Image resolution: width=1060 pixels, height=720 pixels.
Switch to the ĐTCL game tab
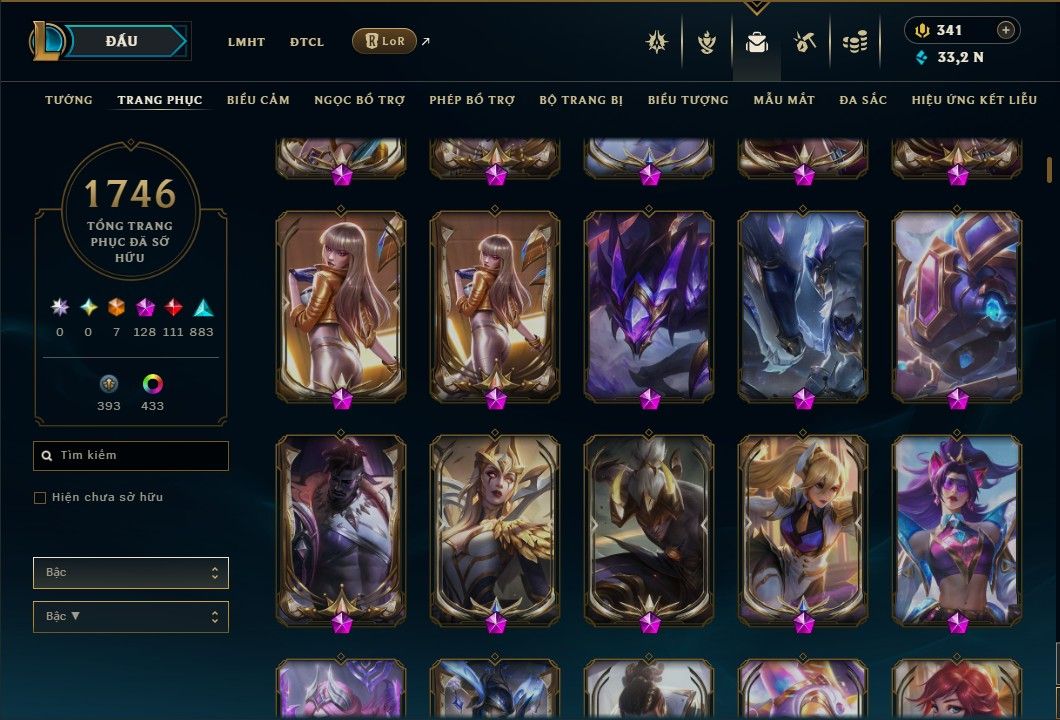tap(307, 42)
